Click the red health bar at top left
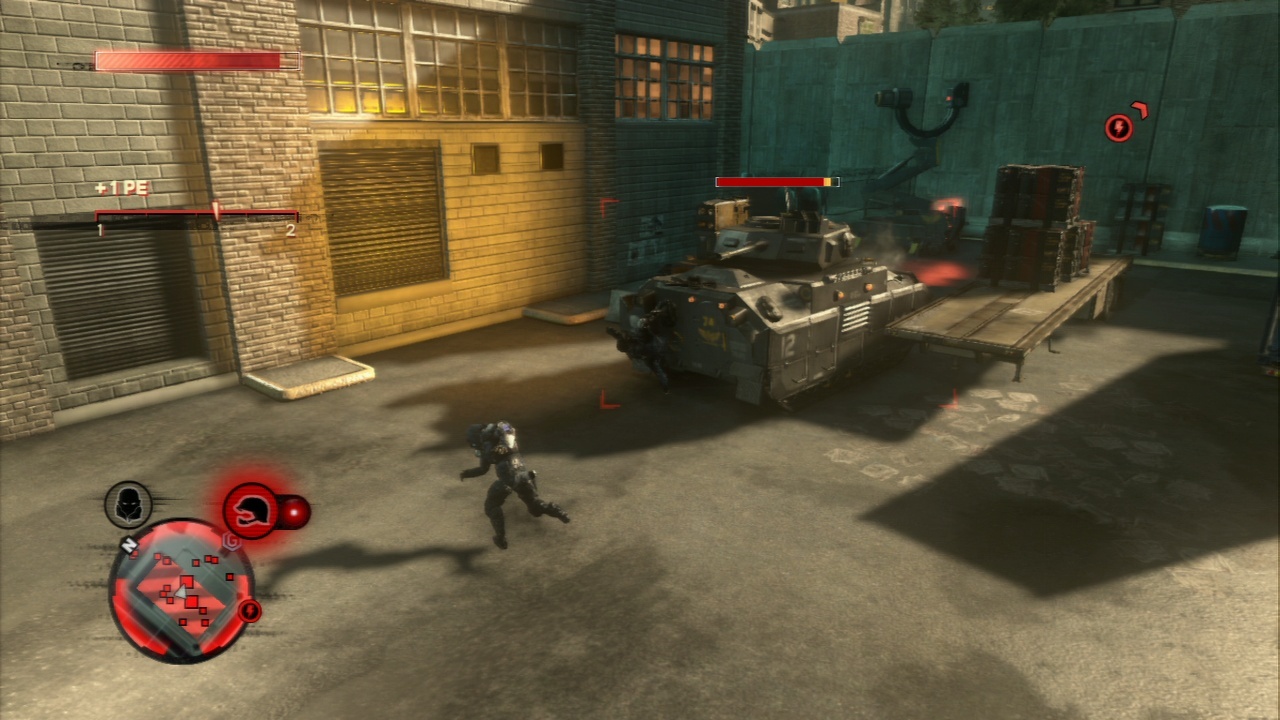 193,60
